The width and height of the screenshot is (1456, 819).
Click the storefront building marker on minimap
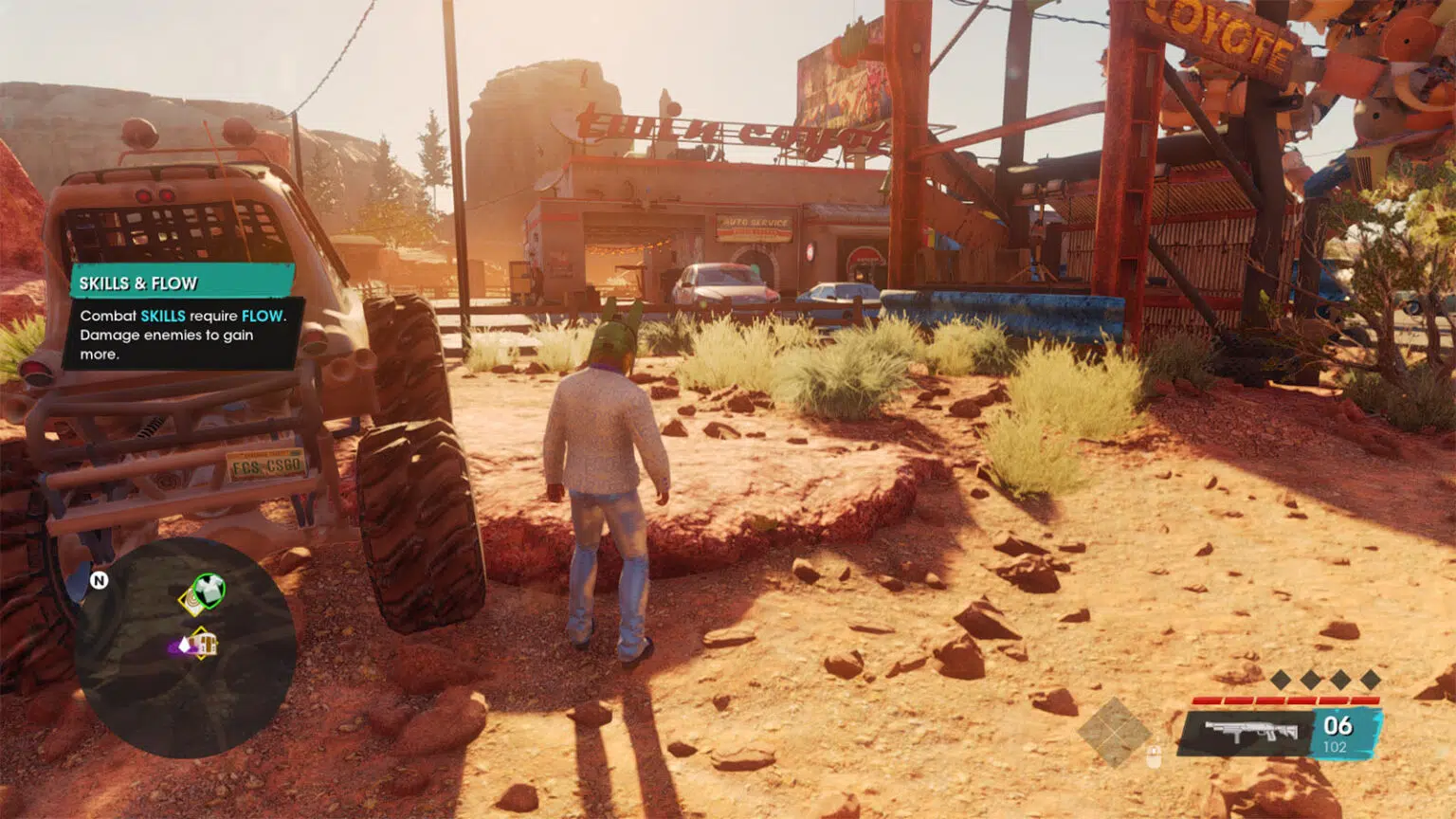(x=204, y=645)
